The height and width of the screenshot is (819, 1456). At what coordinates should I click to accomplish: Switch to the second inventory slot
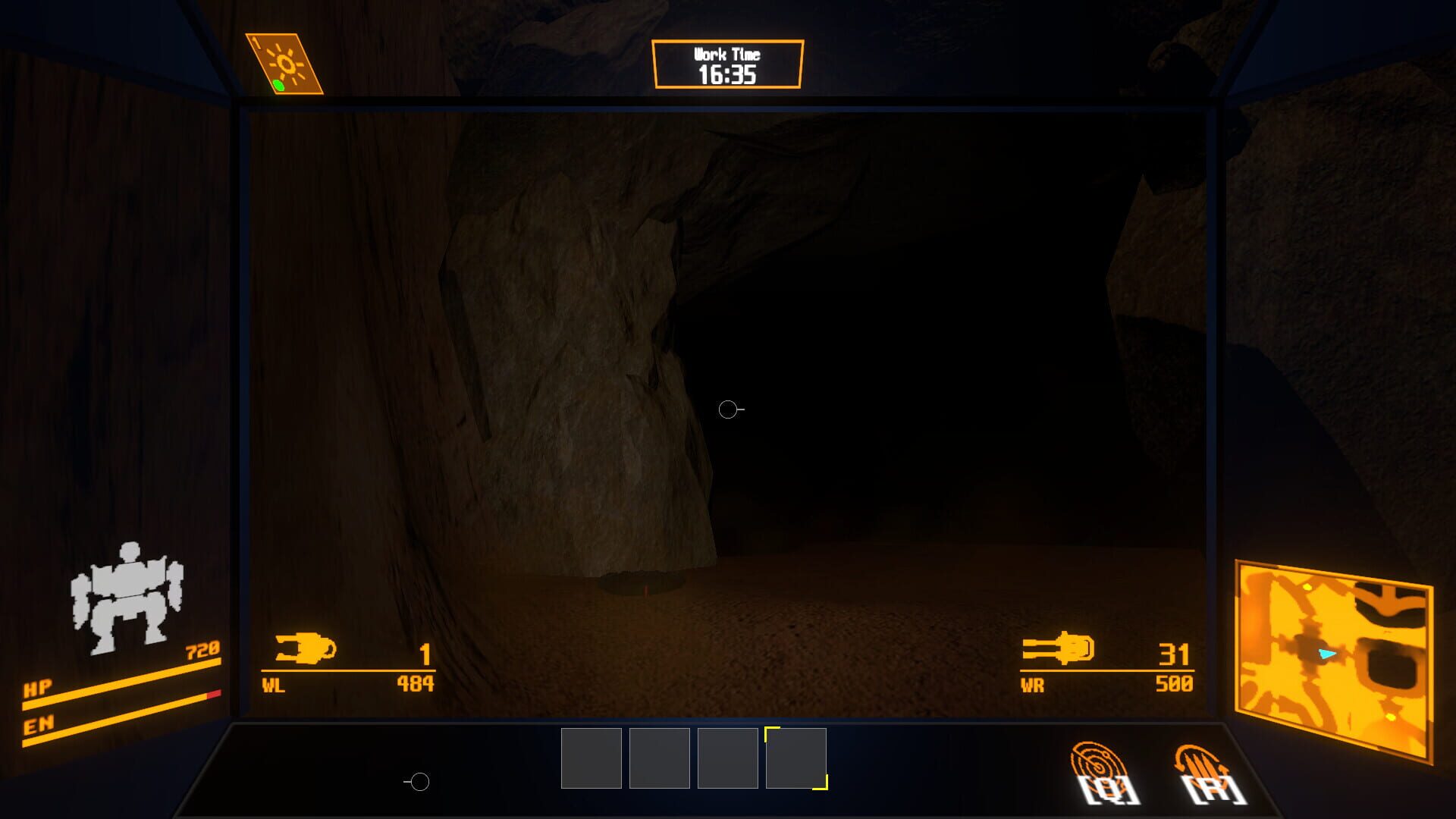[x=659, y=758]
